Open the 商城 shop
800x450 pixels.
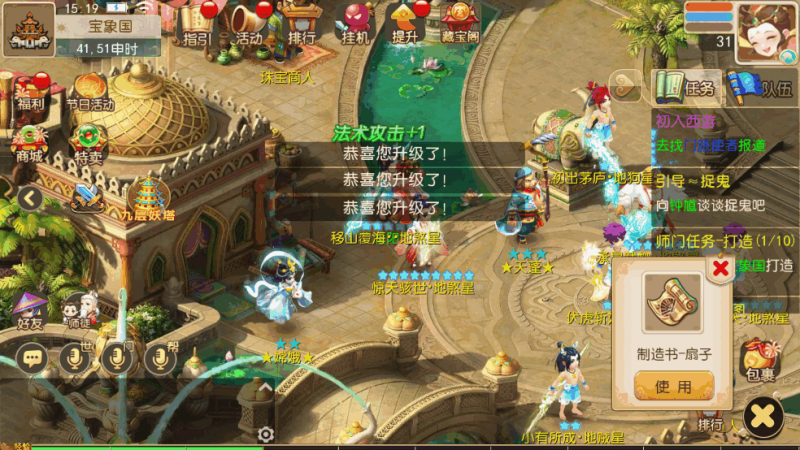pyautogui.click(x=30, y=140)
